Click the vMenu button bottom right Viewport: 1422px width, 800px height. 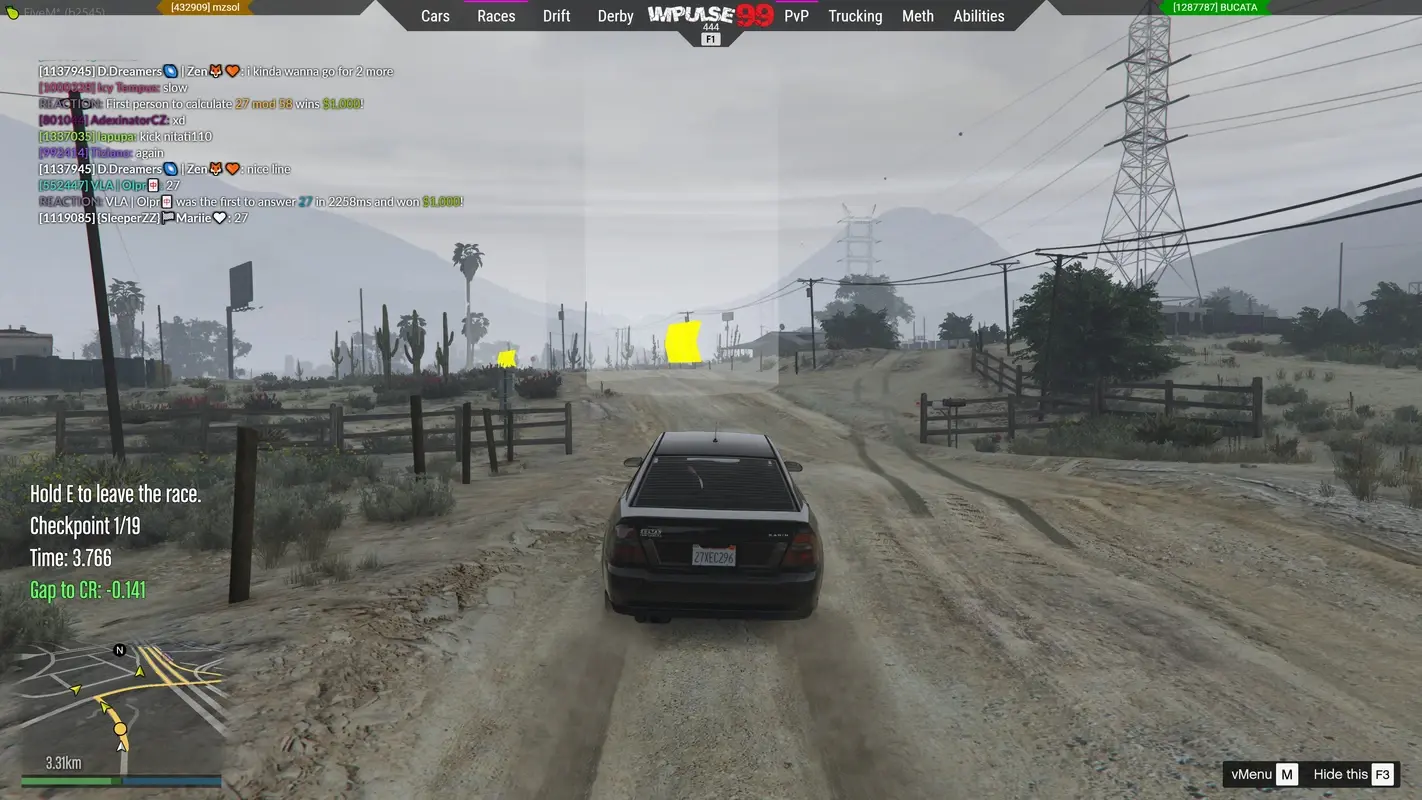(1251, 774)
